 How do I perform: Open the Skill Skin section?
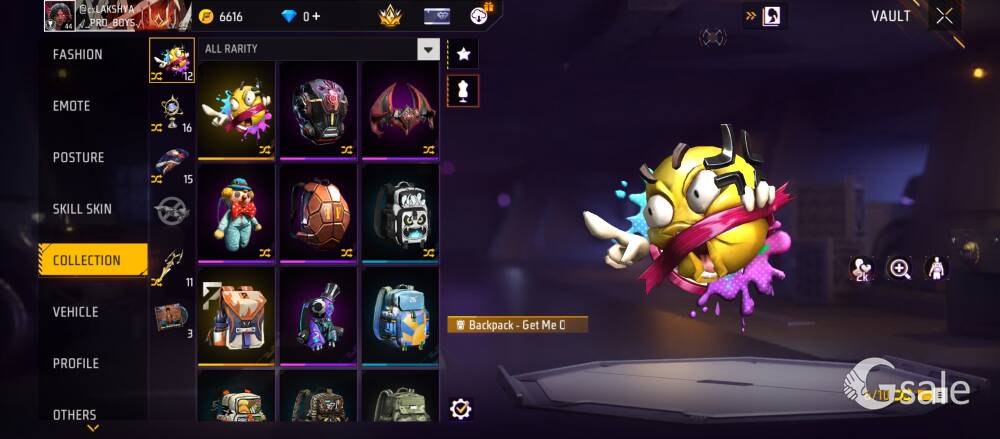(x=82, y=209)
